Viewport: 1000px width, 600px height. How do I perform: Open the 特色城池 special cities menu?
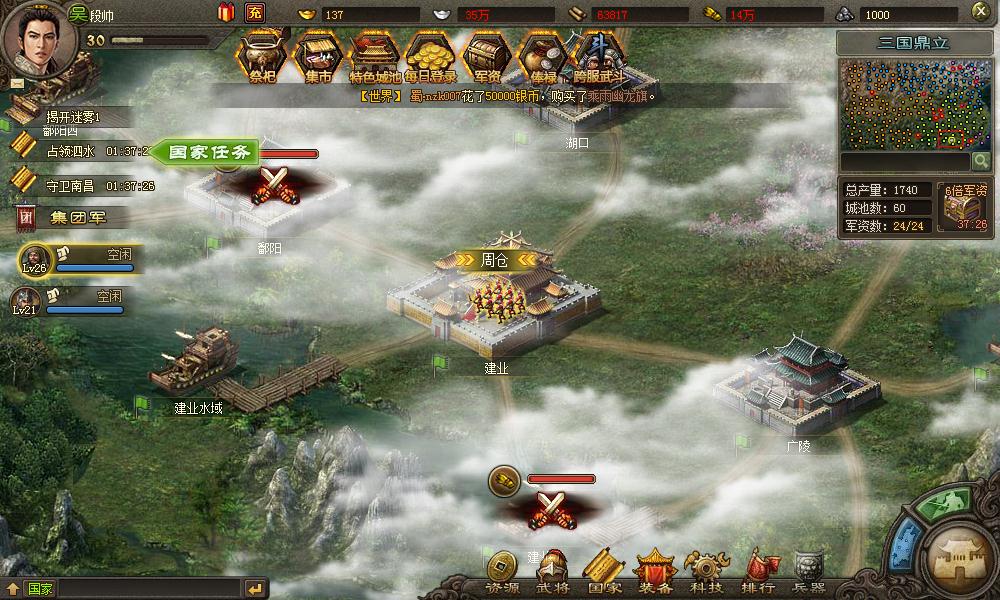[375, 56]
